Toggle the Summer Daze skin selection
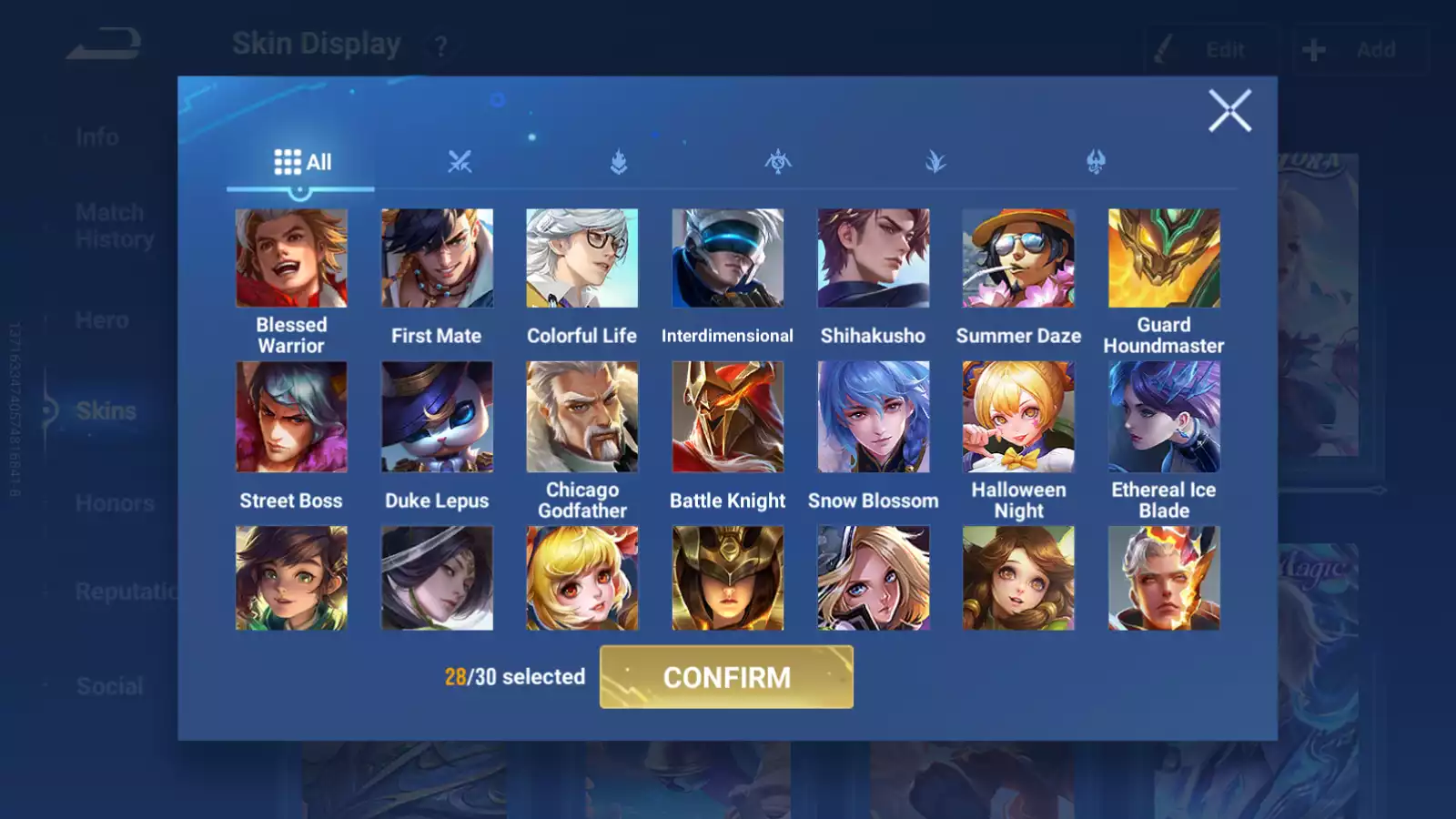This screenshot has height=819, width=1456. pos(1019,258)
